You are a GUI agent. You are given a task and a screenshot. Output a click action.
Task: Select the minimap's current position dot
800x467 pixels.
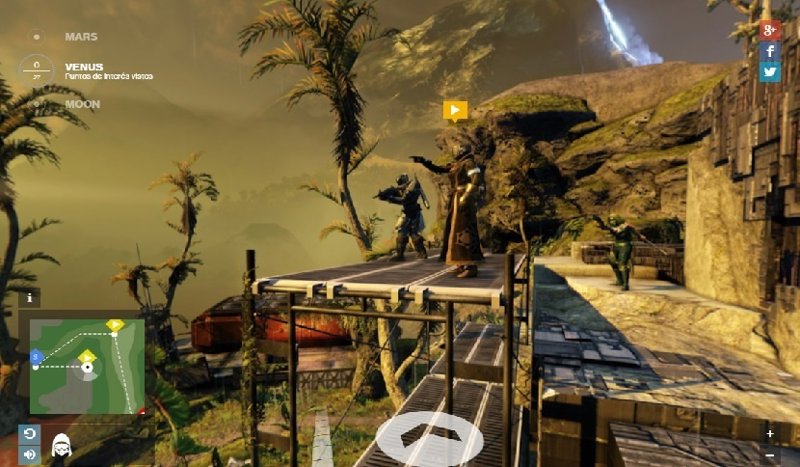[88, 368]
